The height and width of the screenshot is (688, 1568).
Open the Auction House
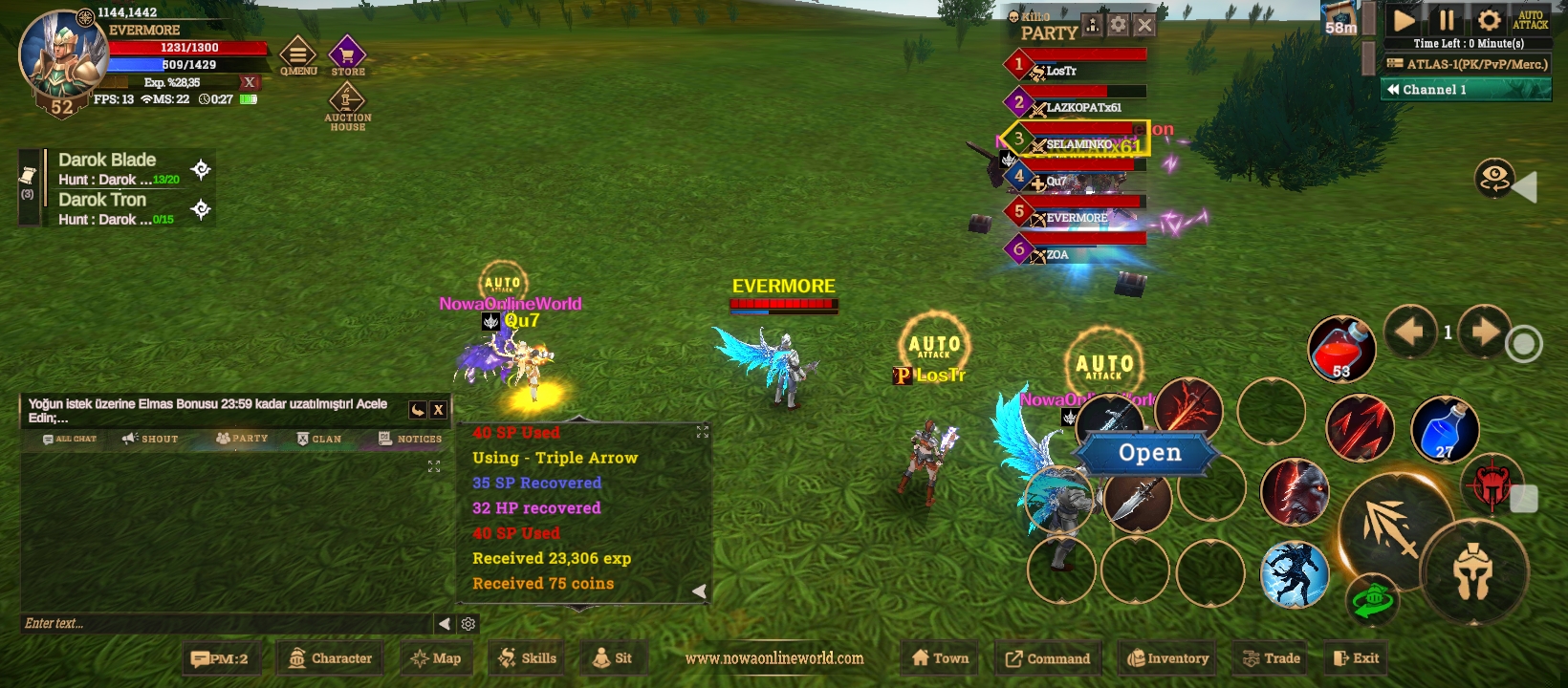347,106
